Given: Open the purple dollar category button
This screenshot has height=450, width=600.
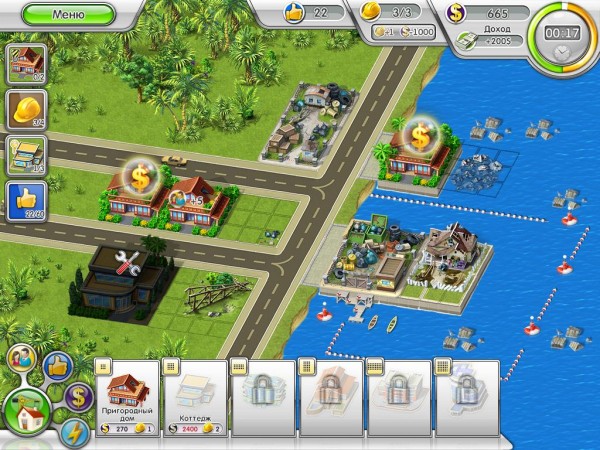Looking at the screenshot, I should 79,396.
